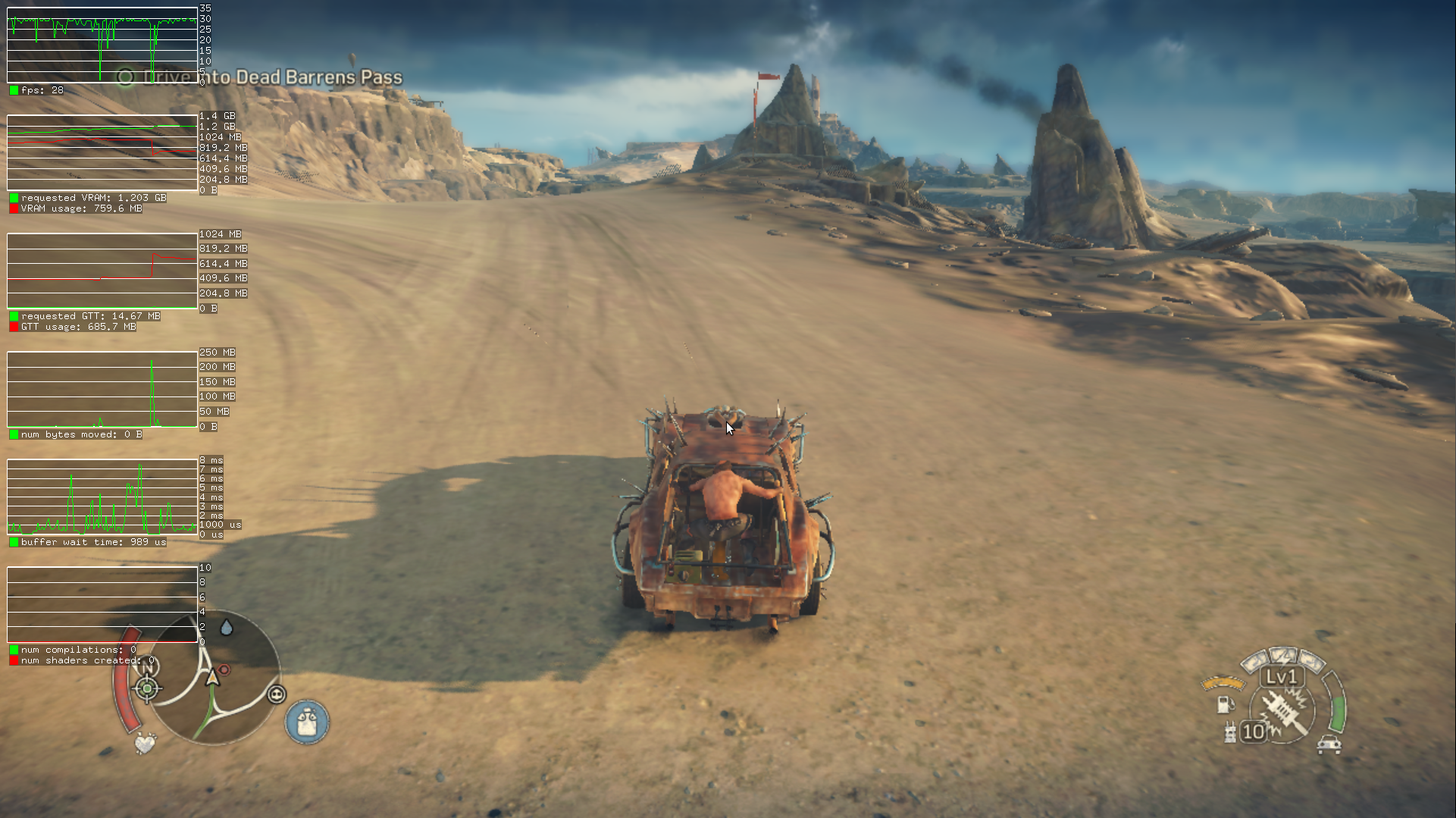Select the red marker beside the player arrow
Screen dimensions: 1456x818
[224, 670]
